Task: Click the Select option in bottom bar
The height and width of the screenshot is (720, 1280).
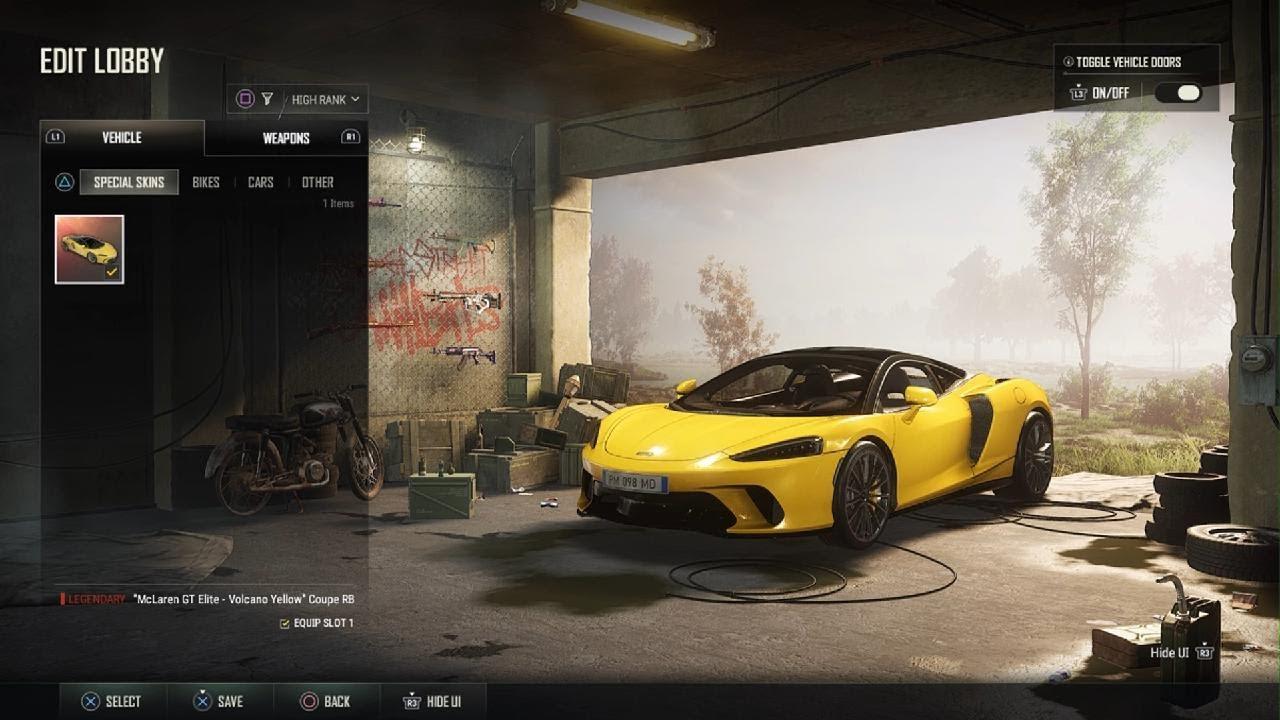Action: tap(111, 701)
